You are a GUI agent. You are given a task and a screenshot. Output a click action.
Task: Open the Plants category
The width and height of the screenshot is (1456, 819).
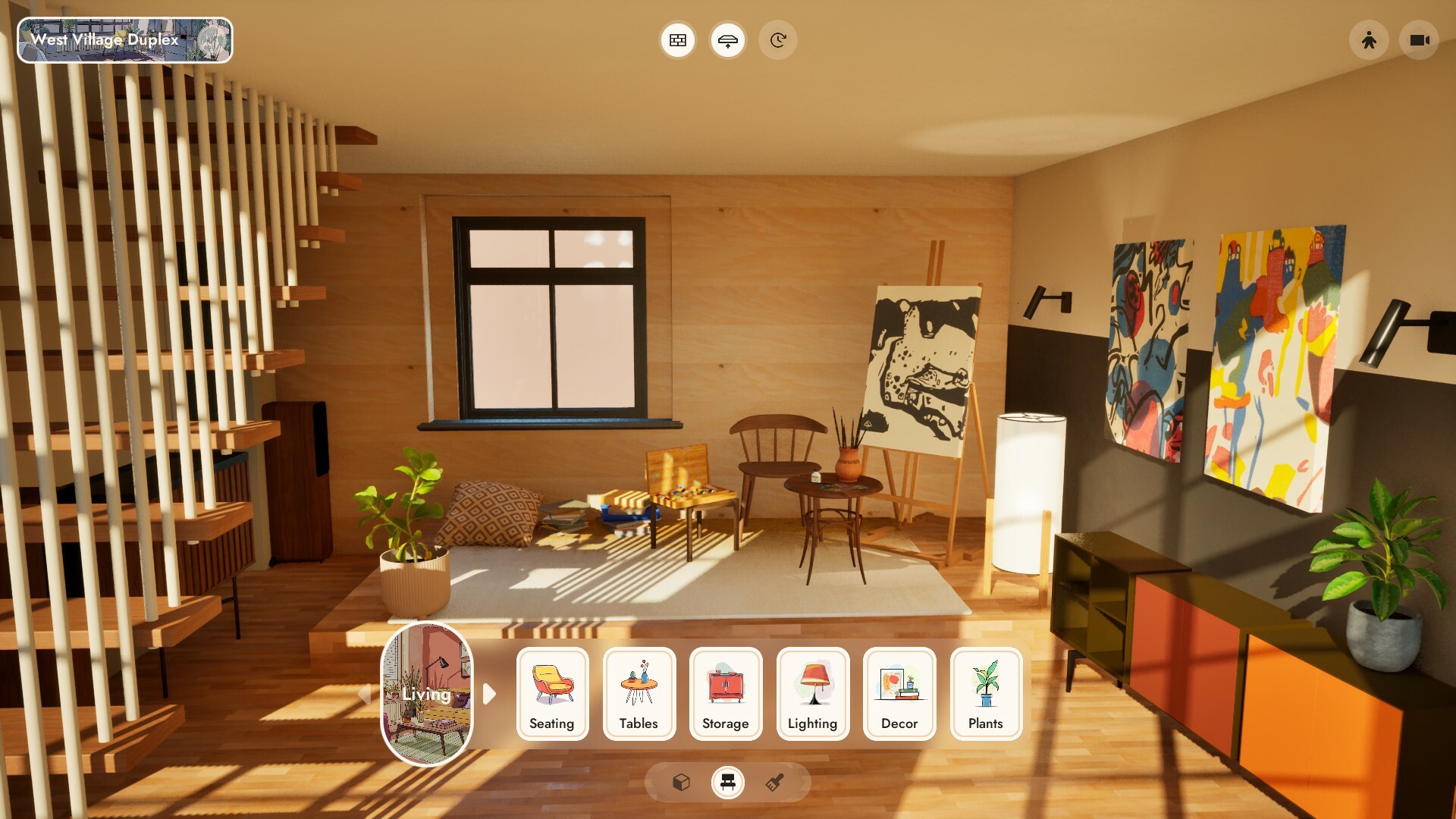986,694
